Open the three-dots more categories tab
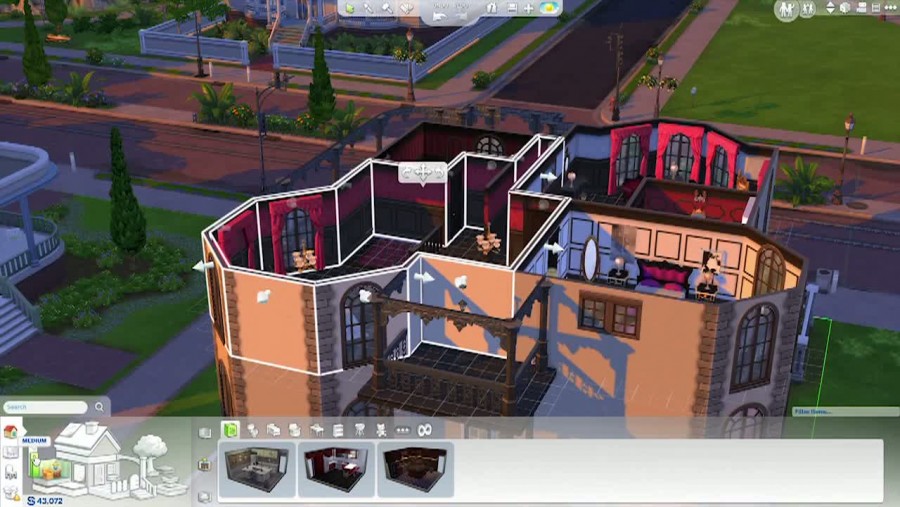The height and width of the screenshot is (507, 900). click(x=402, y=430)
